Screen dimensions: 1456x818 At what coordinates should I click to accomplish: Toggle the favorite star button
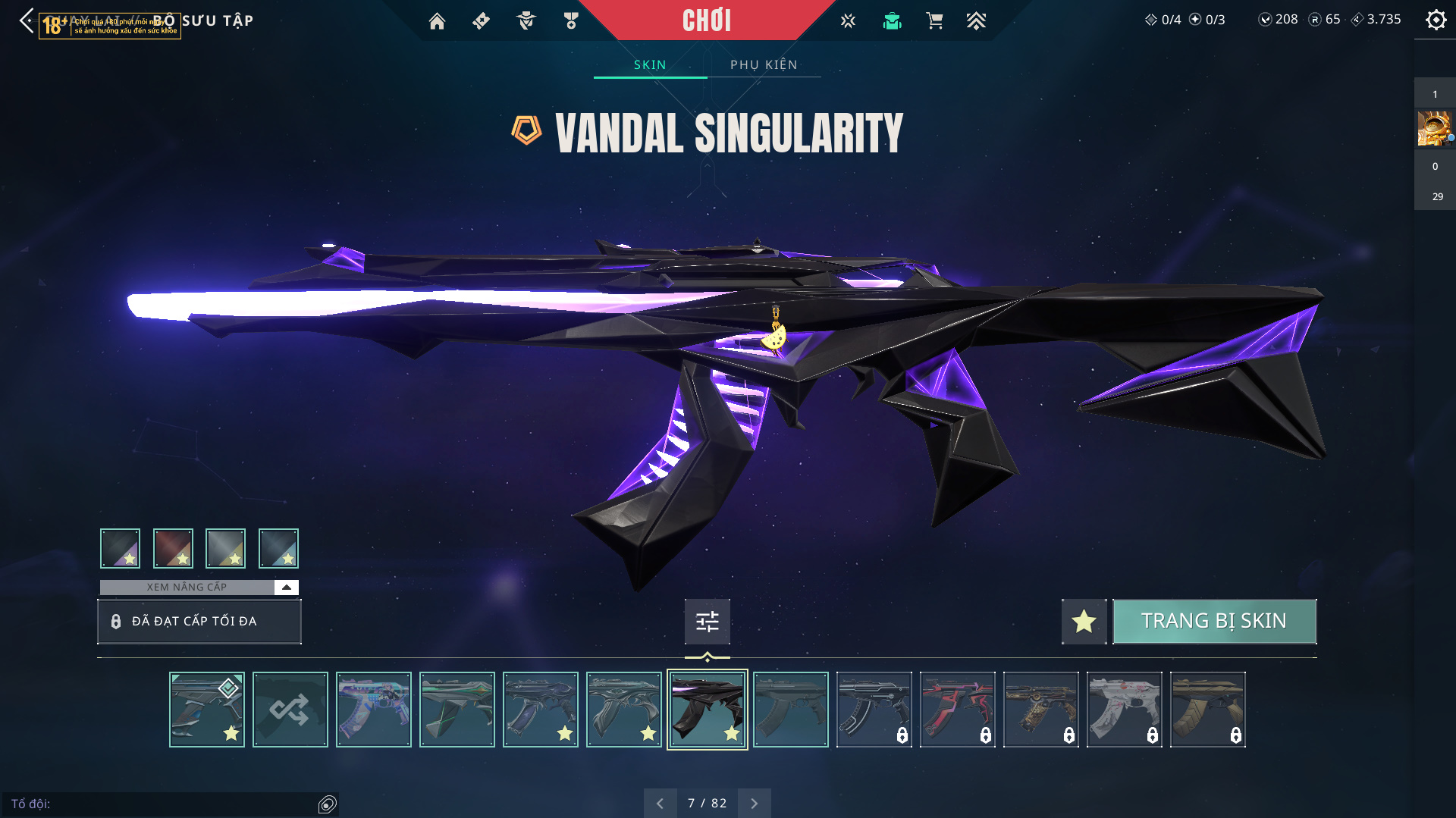tap(1084, 621)
